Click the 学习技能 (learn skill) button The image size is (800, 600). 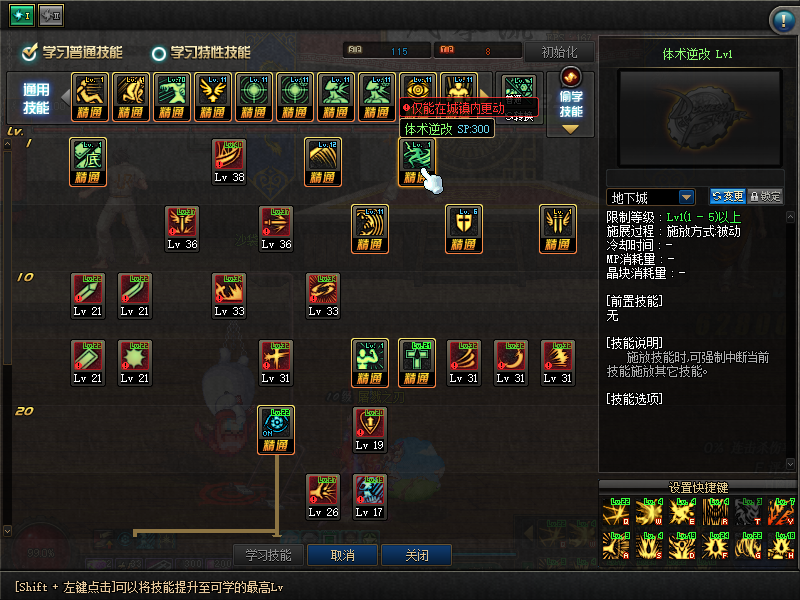(x=268, y=555)
